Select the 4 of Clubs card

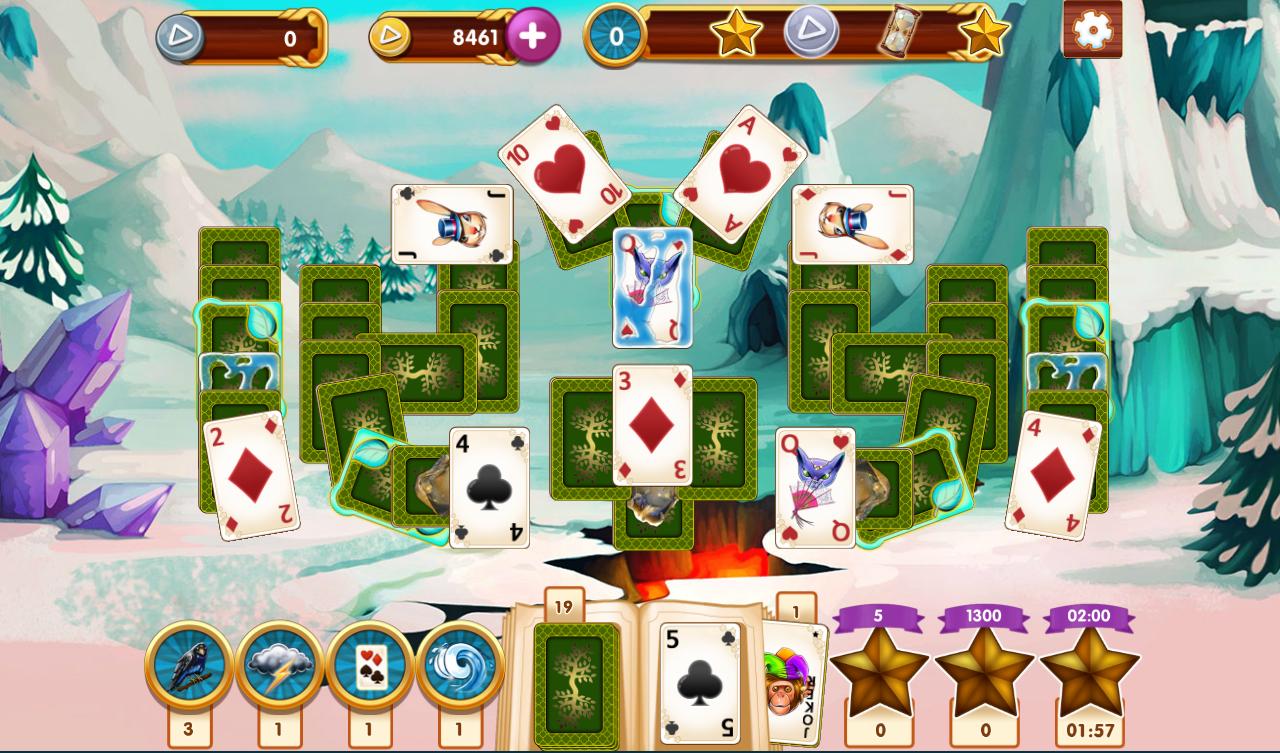[x=489, y=488]
